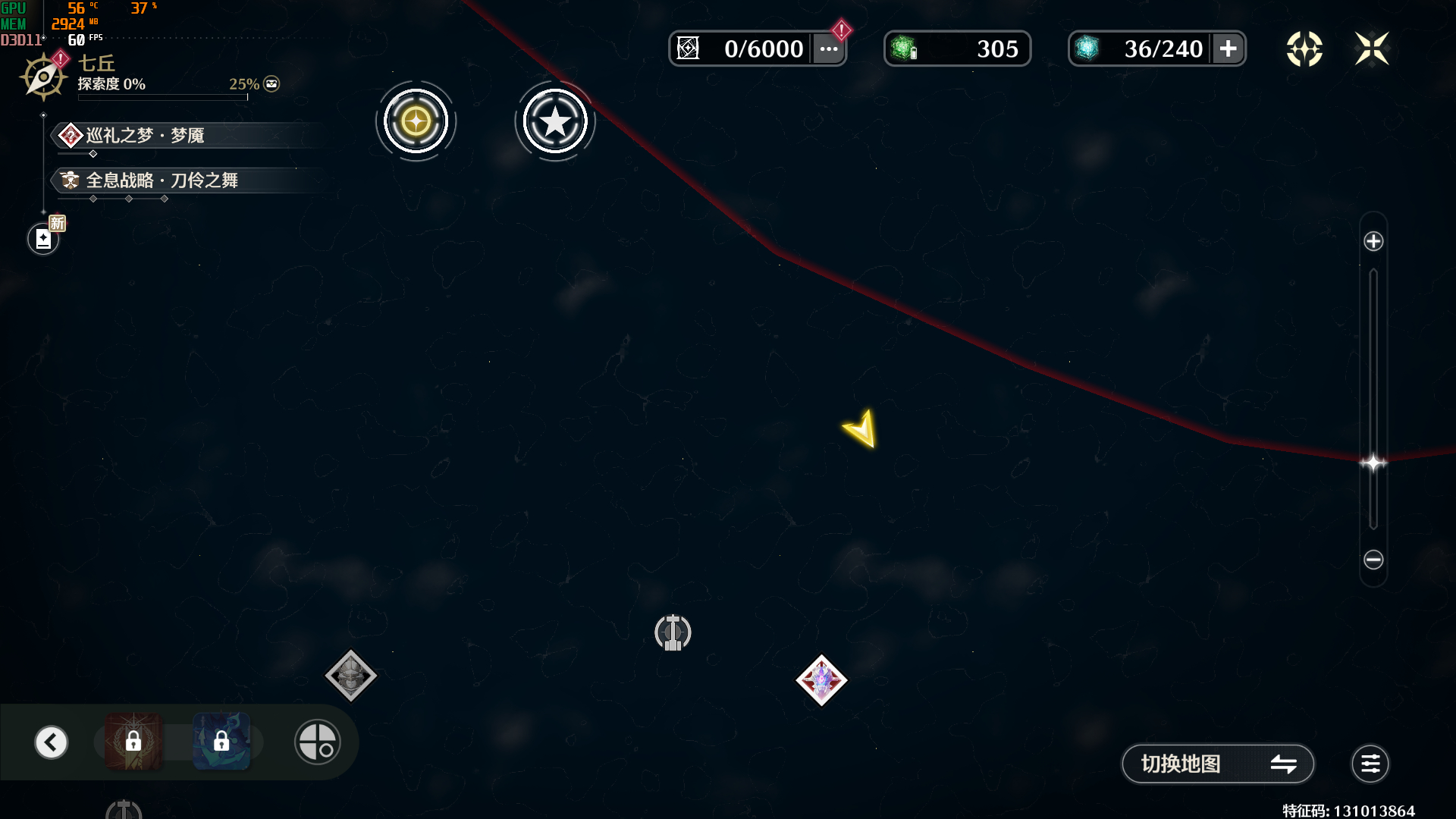
Task: Select the locked red area thumbnail
Action: point(133,742)
